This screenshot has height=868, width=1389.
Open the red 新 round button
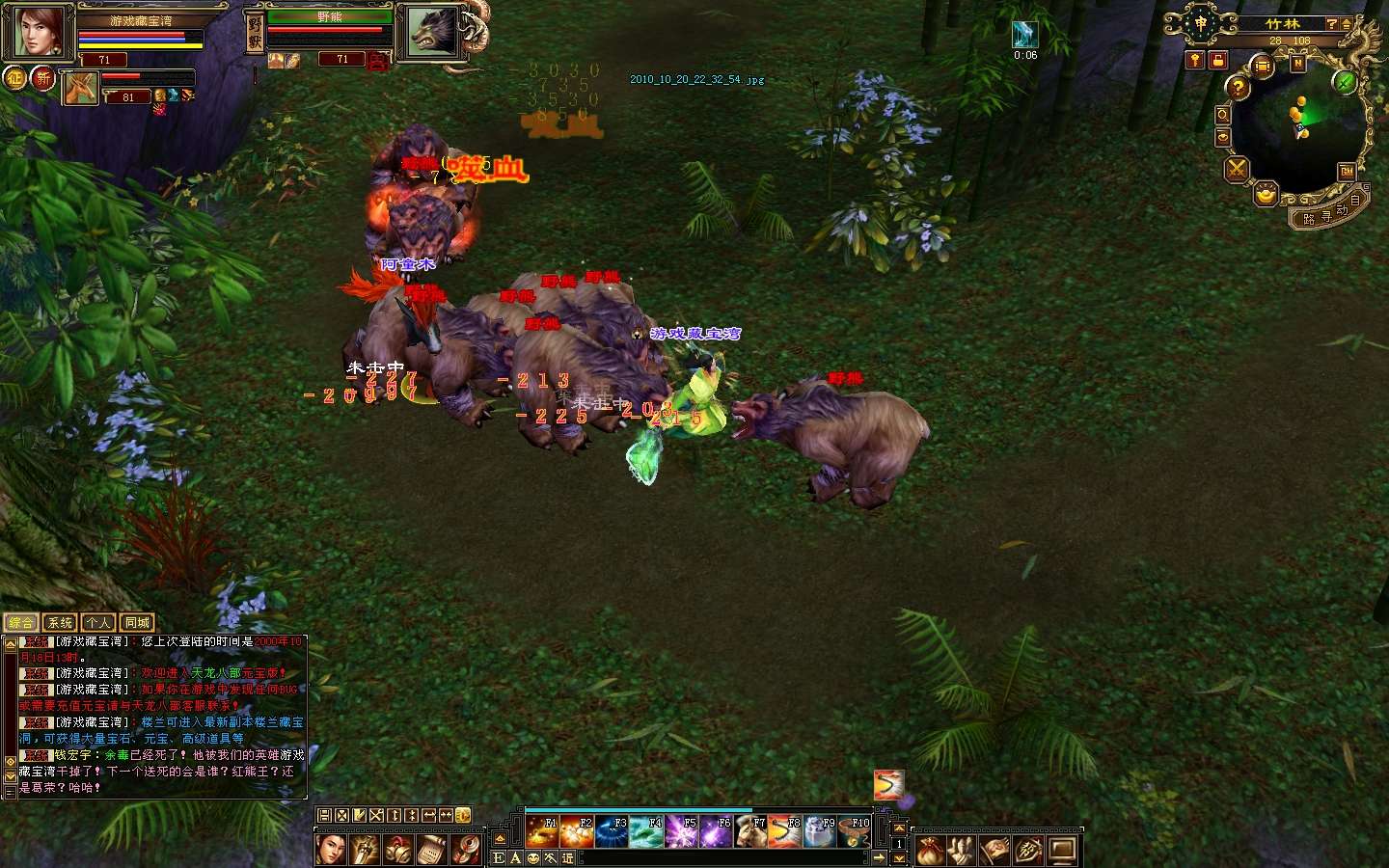[x=43, y=78]
